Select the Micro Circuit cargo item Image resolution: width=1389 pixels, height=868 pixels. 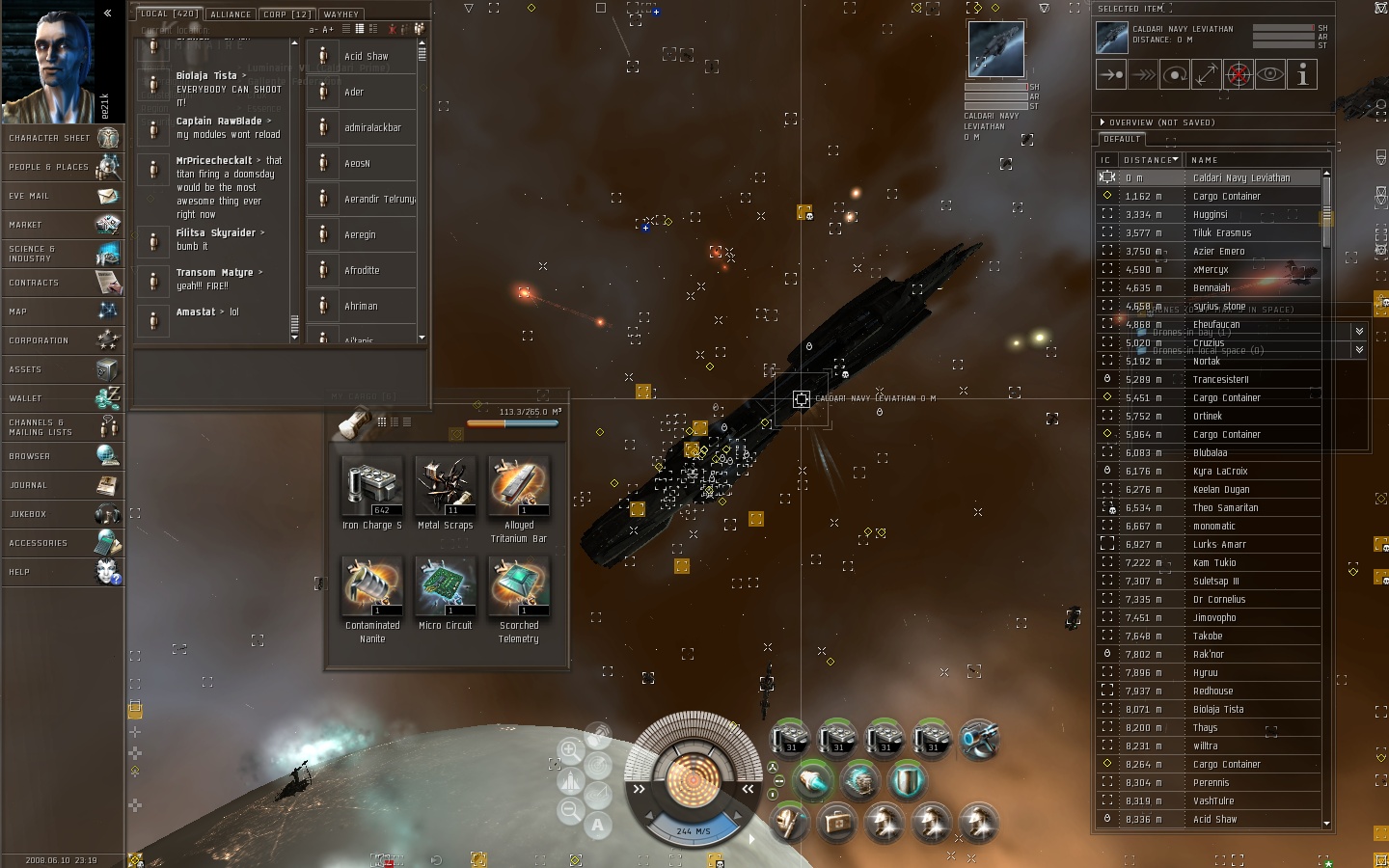[446, 586]
